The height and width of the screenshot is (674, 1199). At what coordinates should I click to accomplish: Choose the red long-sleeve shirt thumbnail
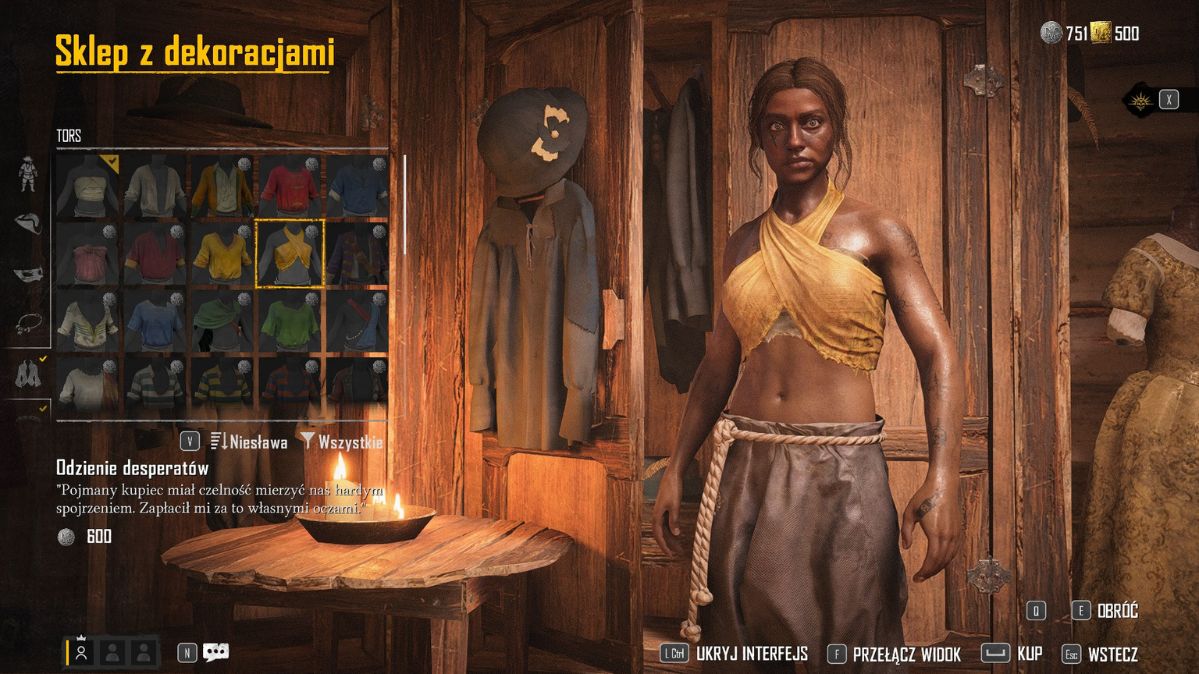tap(290, 186)
